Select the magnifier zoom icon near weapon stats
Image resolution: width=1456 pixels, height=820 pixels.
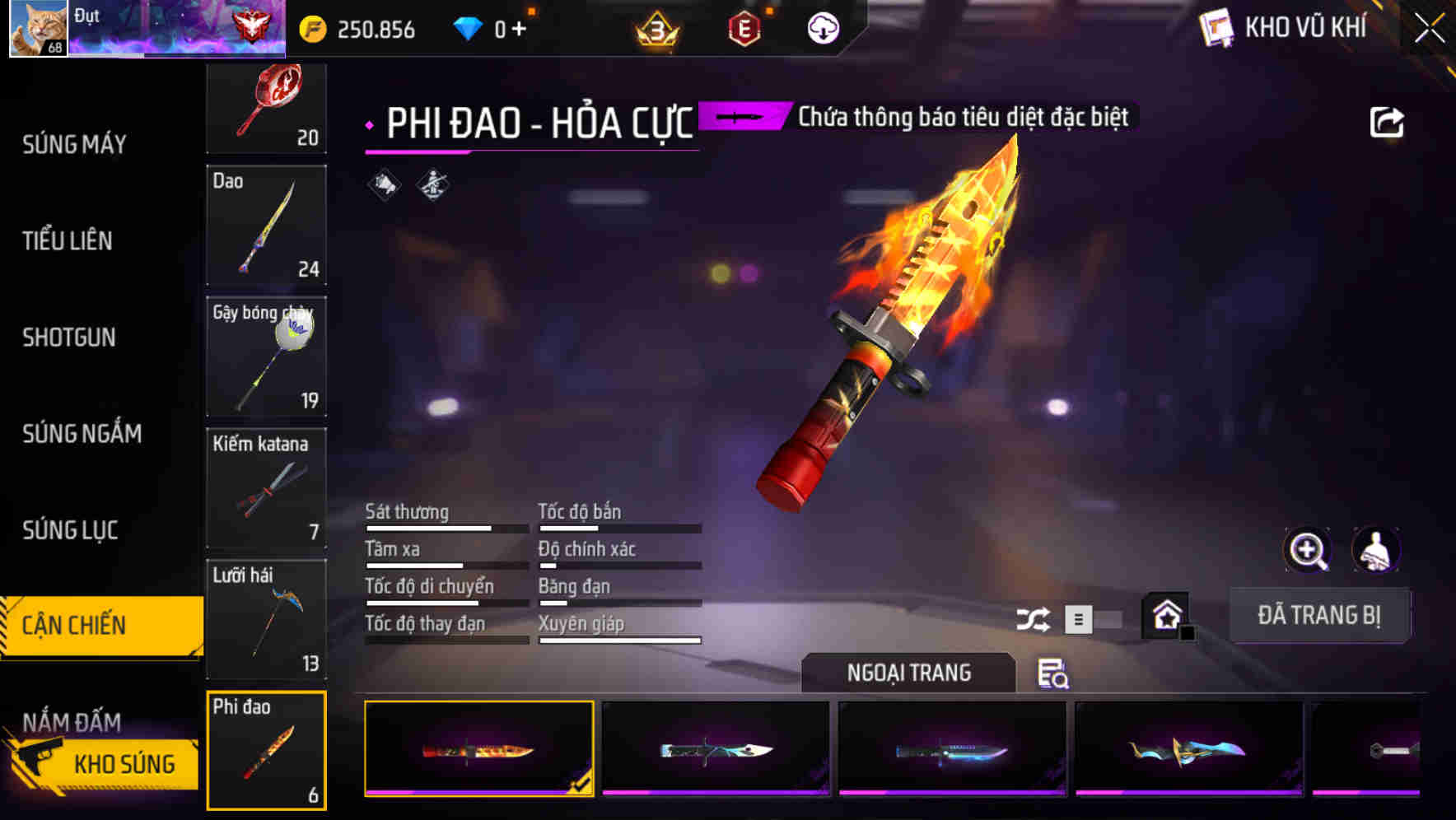click(x=1308, y=550)
